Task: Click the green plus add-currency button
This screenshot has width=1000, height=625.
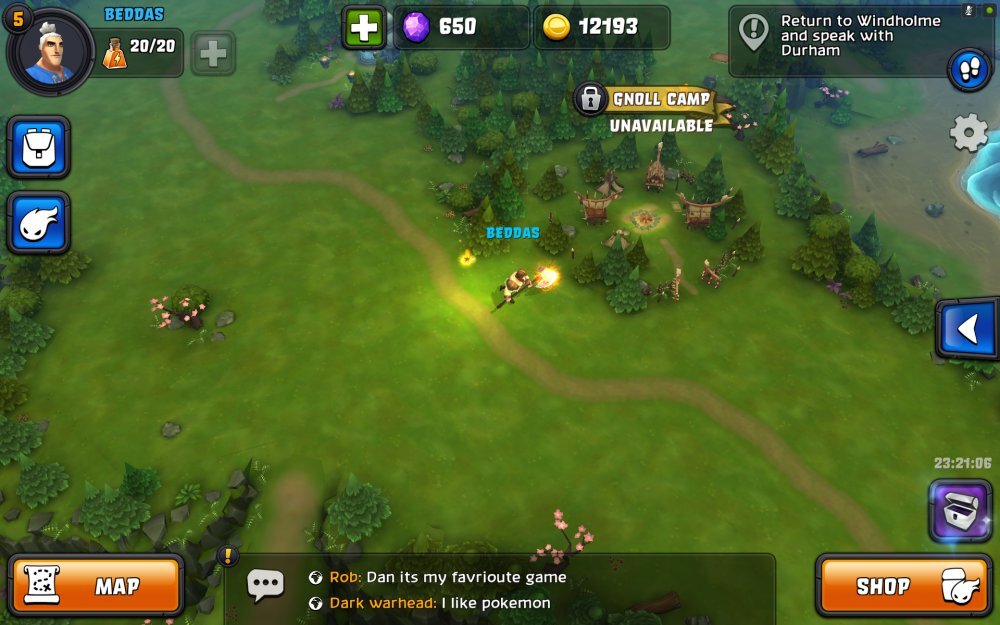Action: click(x=365, y=28)
